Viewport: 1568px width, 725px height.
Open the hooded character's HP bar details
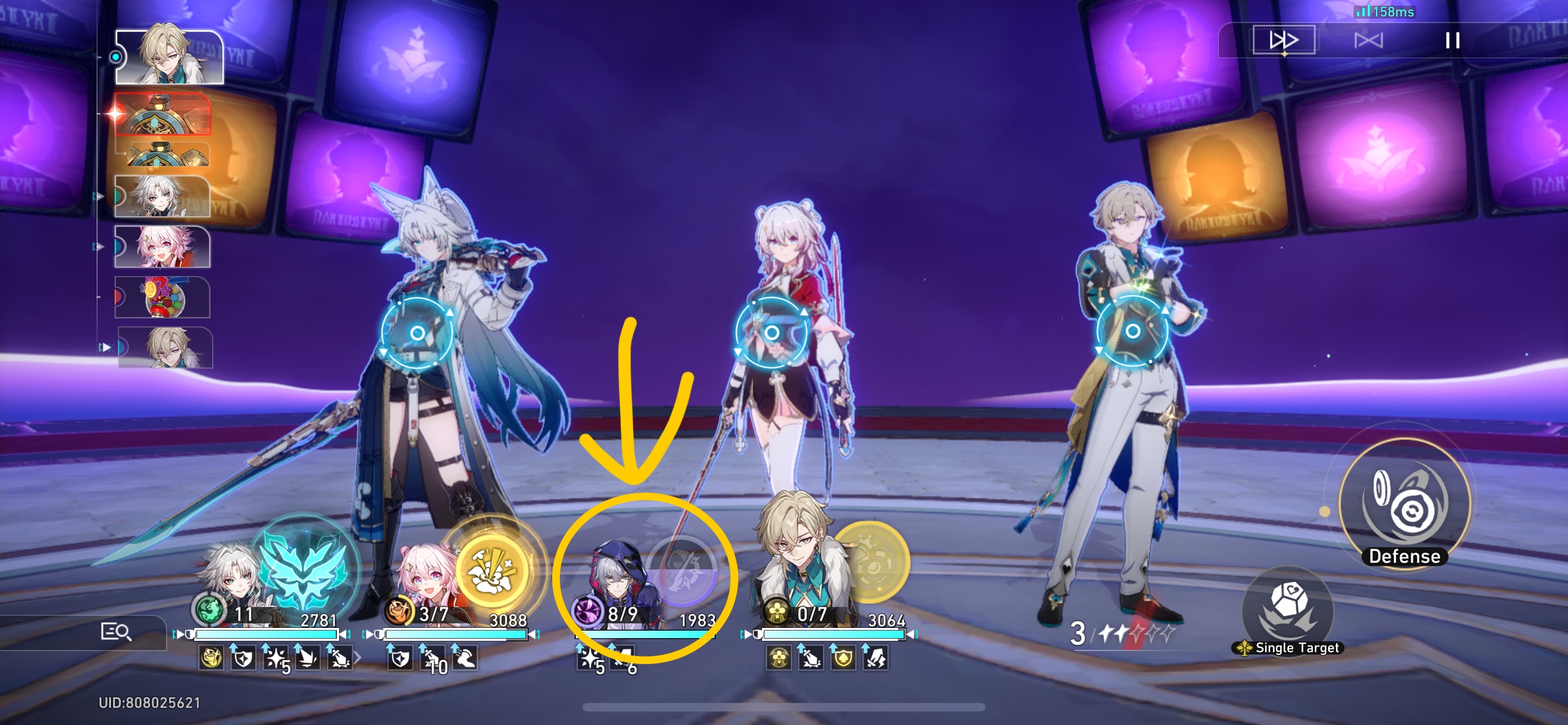click(x=651, y=634)
